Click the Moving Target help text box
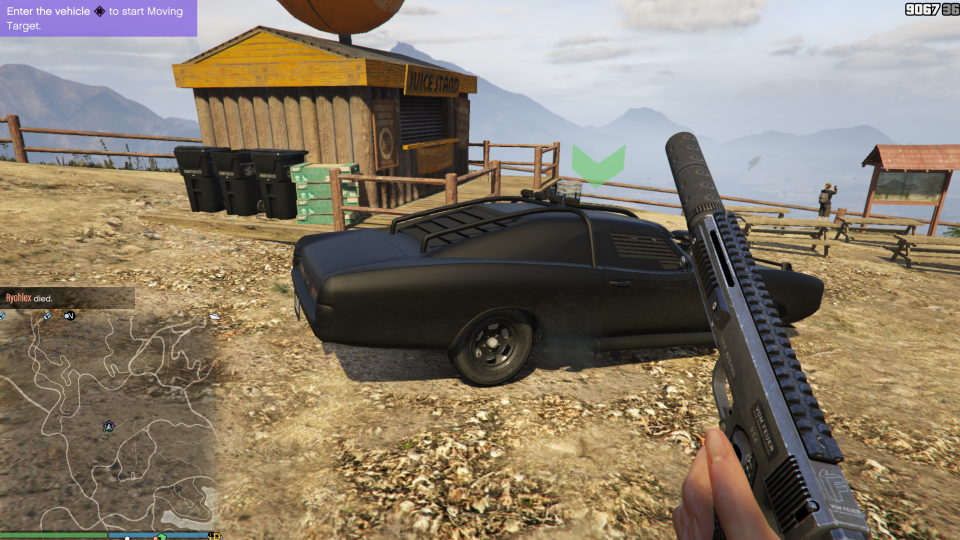 (x=98, y=18)
